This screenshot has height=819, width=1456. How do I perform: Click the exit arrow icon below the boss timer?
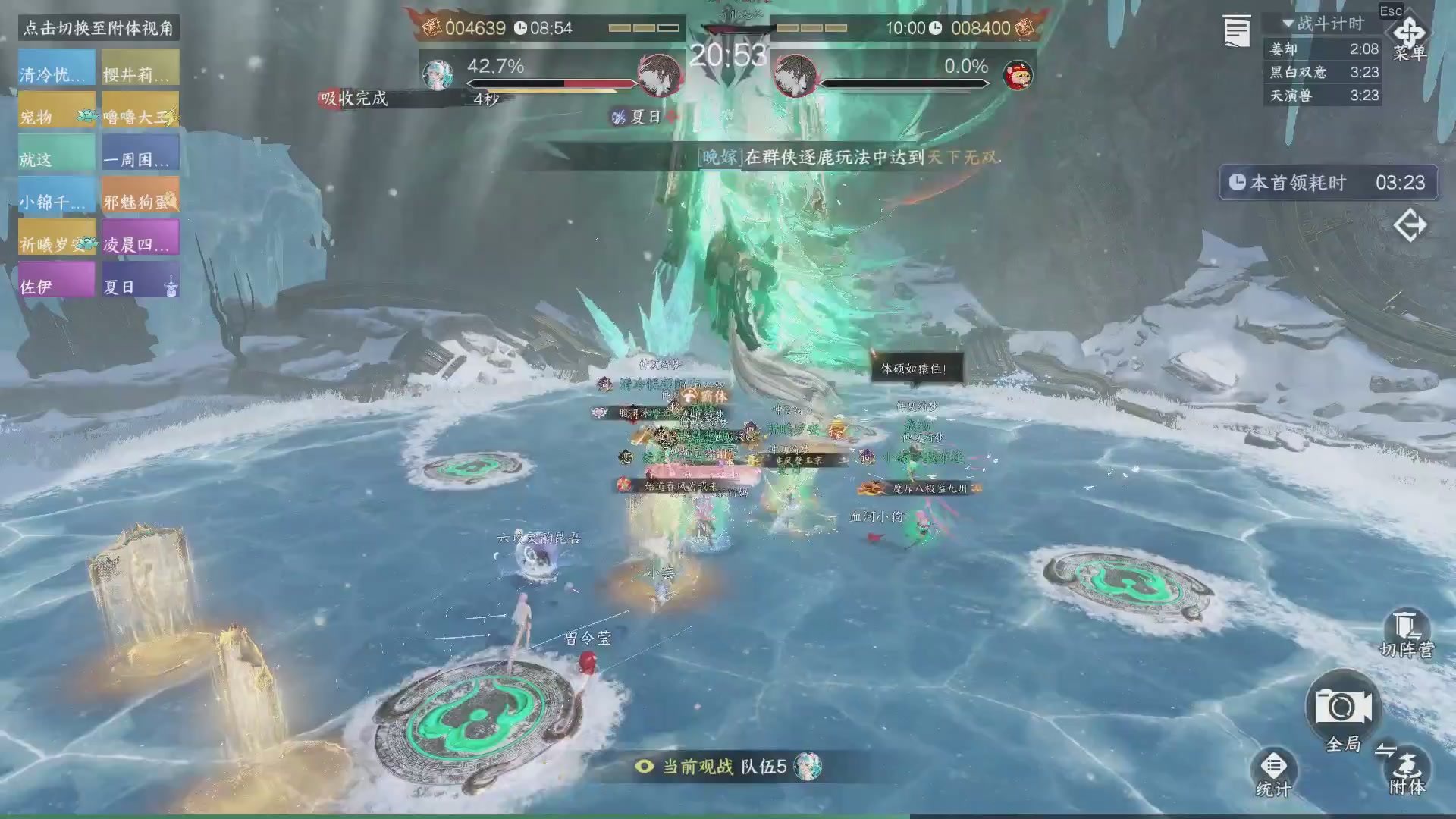(1410, 225)
